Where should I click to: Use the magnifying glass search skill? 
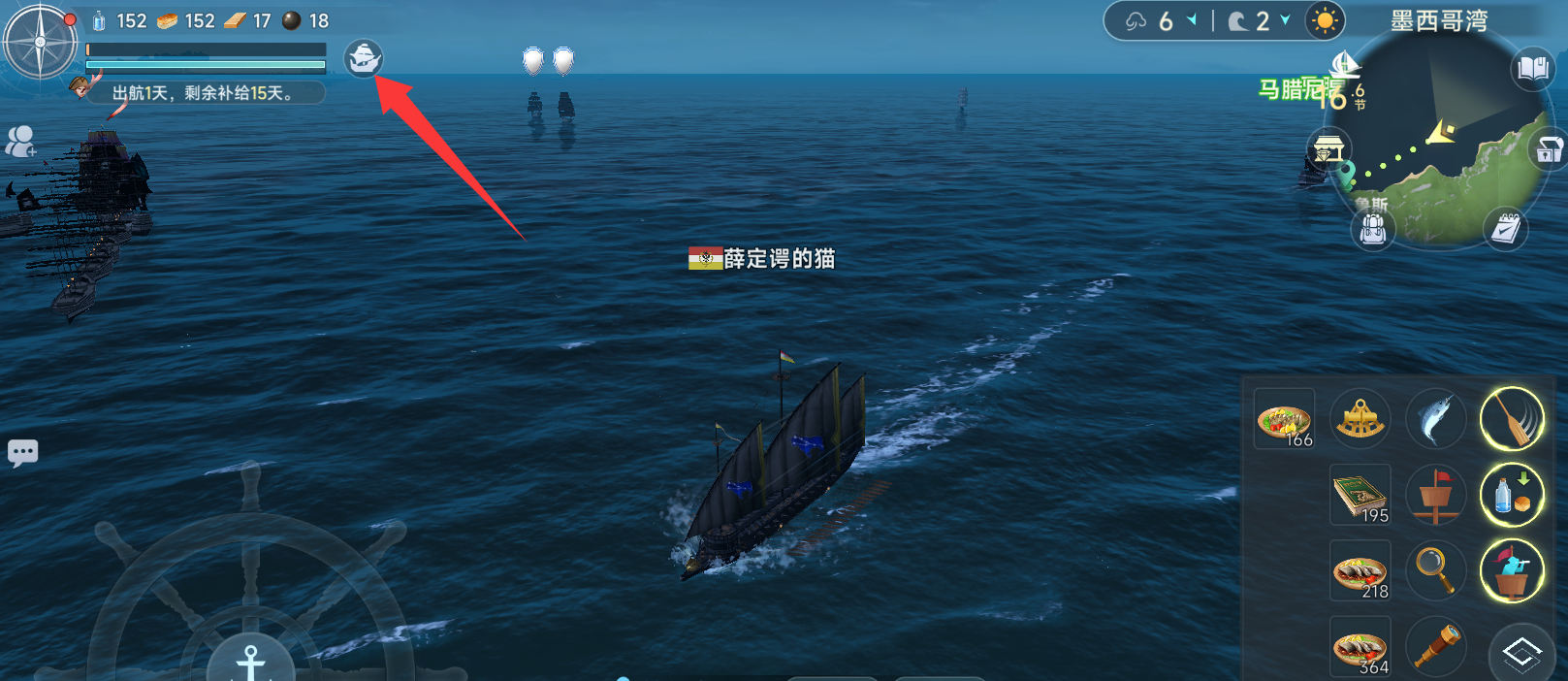click(1435, 570)
